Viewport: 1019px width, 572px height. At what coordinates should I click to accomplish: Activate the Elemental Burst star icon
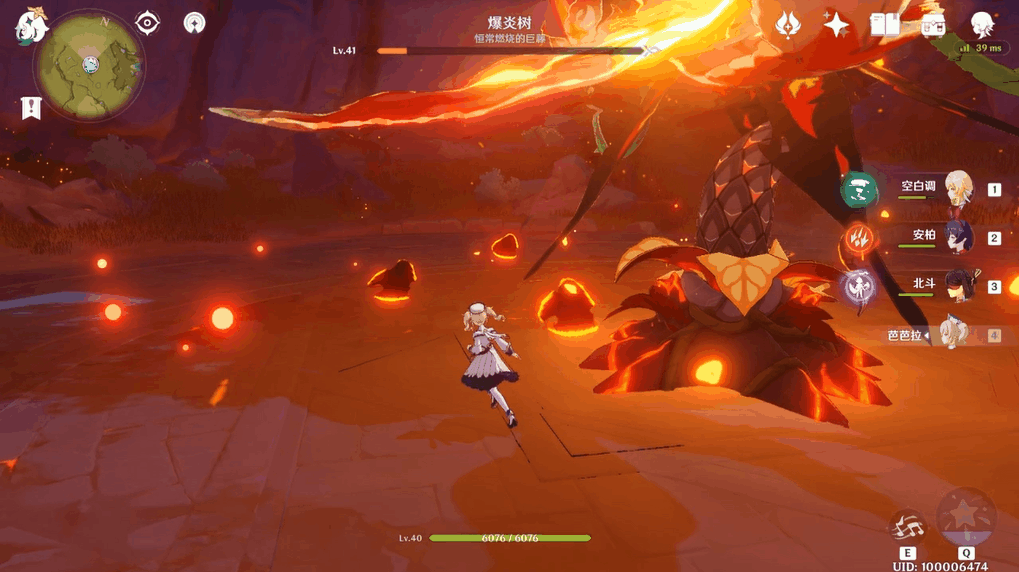point(966,516)
